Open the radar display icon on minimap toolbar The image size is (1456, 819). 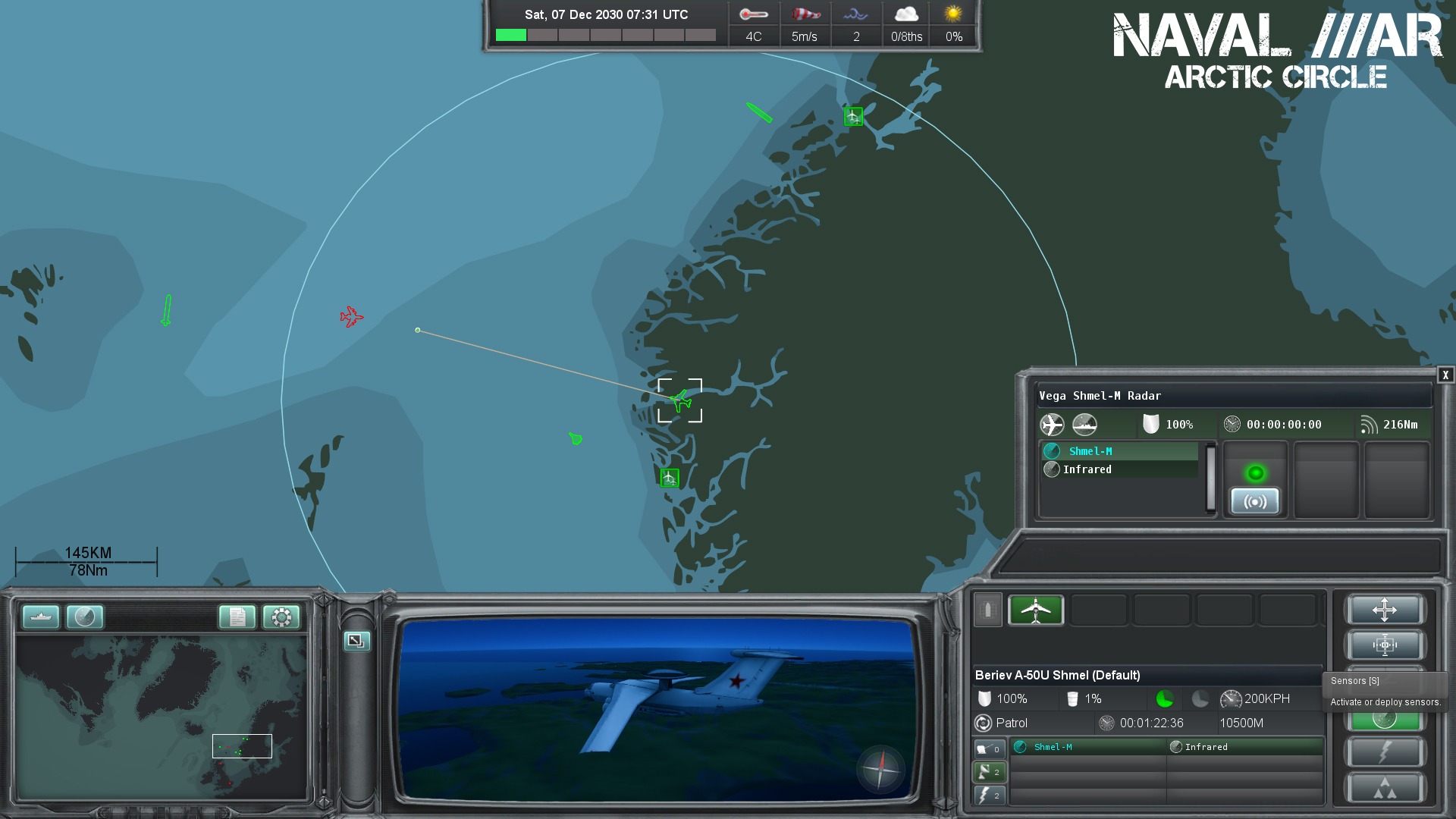(x=85, y=617)
